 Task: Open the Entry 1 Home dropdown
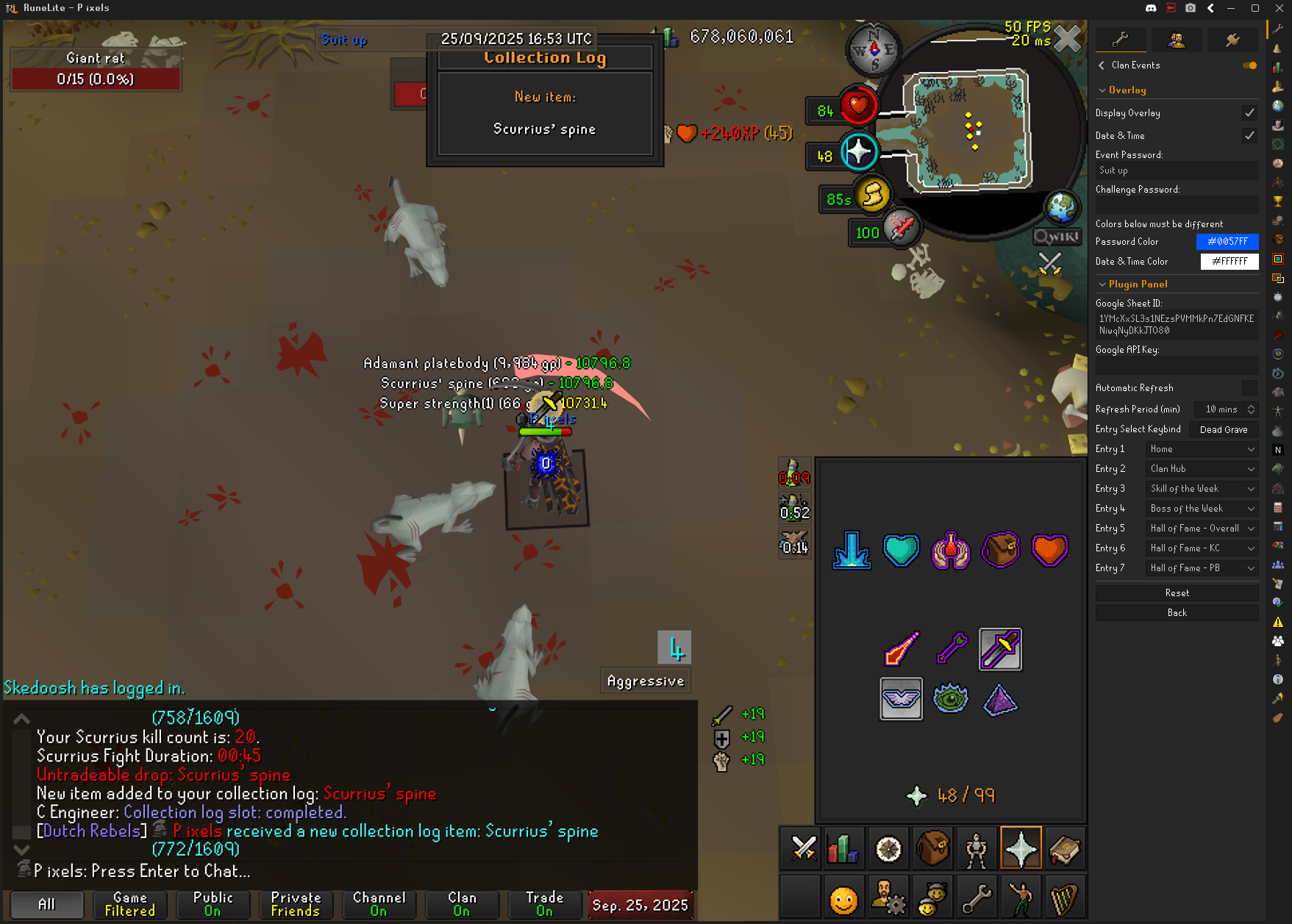pos(1202,449)
